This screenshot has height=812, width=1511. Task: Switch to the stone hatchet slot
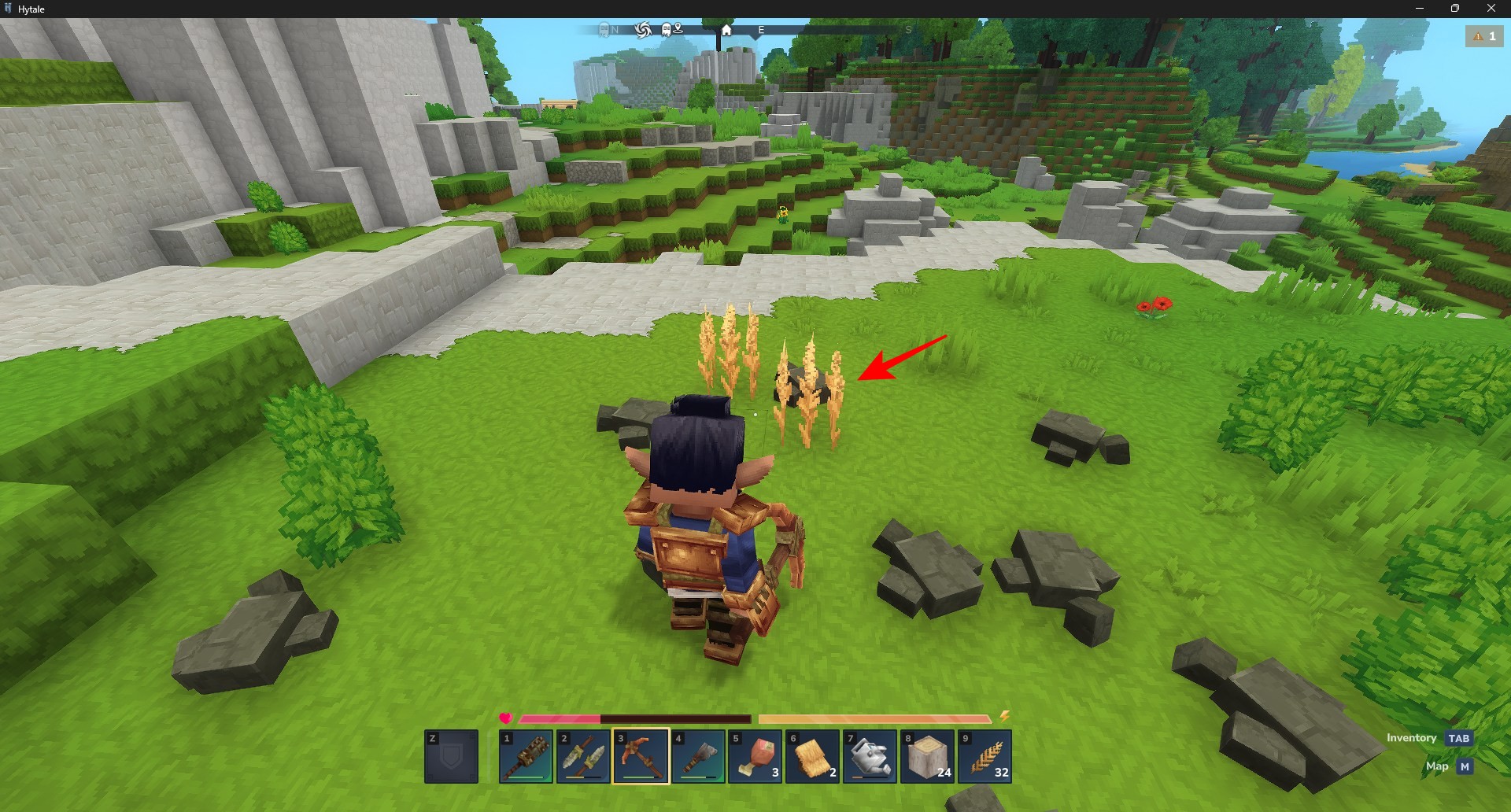pyautogui.click(x=698, y=756)
